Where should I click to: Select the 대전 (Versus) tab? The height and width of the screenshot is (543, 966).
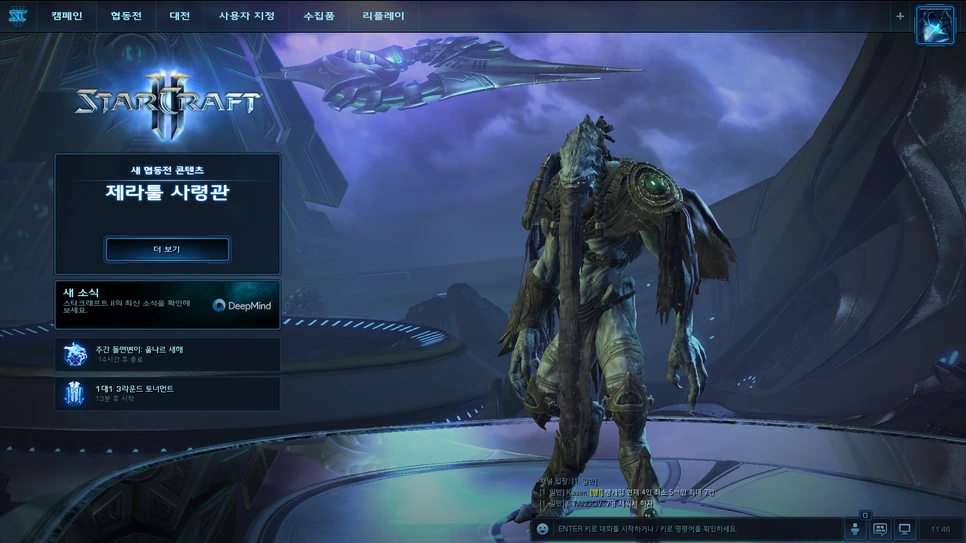180,16
